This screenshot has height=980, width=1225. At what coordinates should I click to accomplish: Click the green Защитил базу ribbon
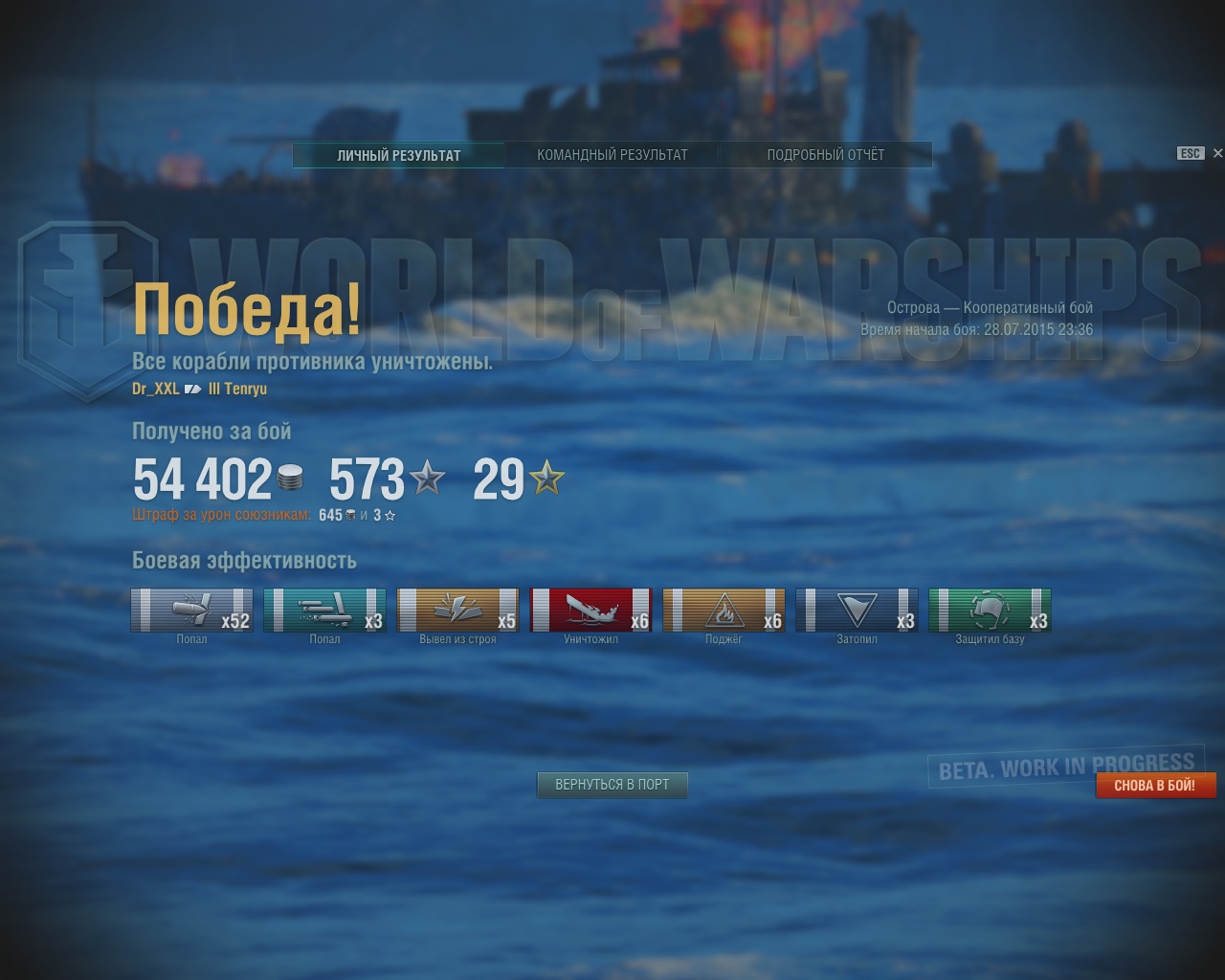[x=990, y=611]
